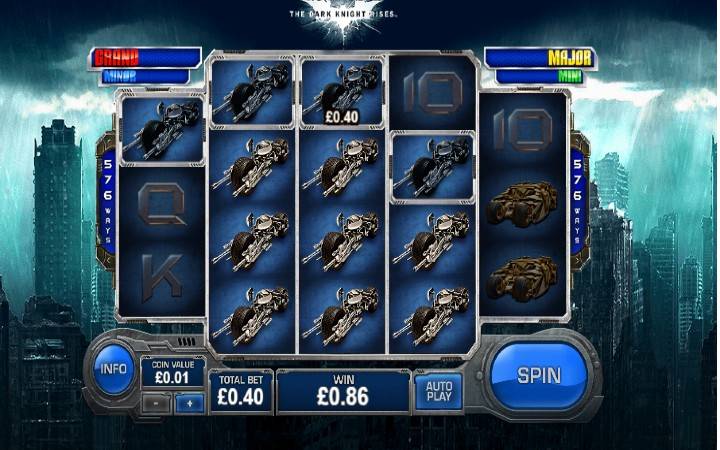The width and height of the screenshot is (720, 450).
Task: Open the INFO paytable
Action: (x=114, y=369)
